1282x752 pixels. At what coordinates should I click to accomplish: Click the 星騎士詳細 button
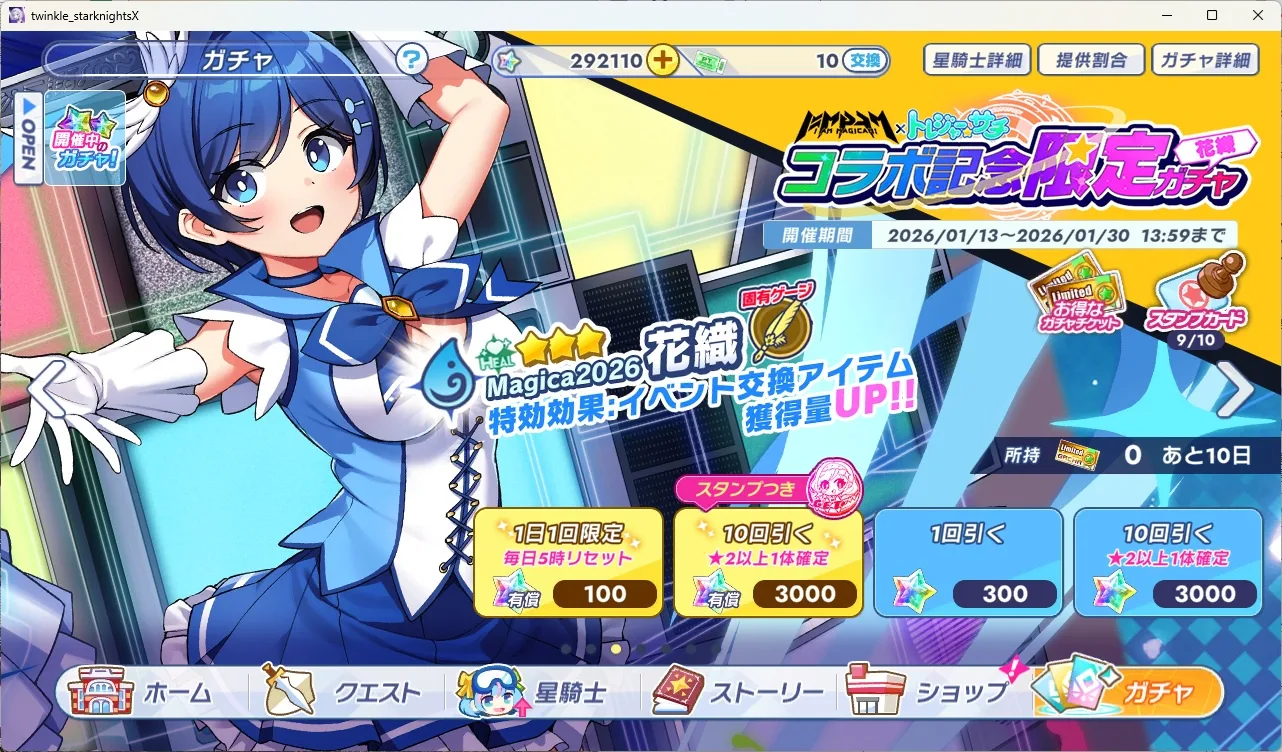pyautogui.click(x=976, y=60)
